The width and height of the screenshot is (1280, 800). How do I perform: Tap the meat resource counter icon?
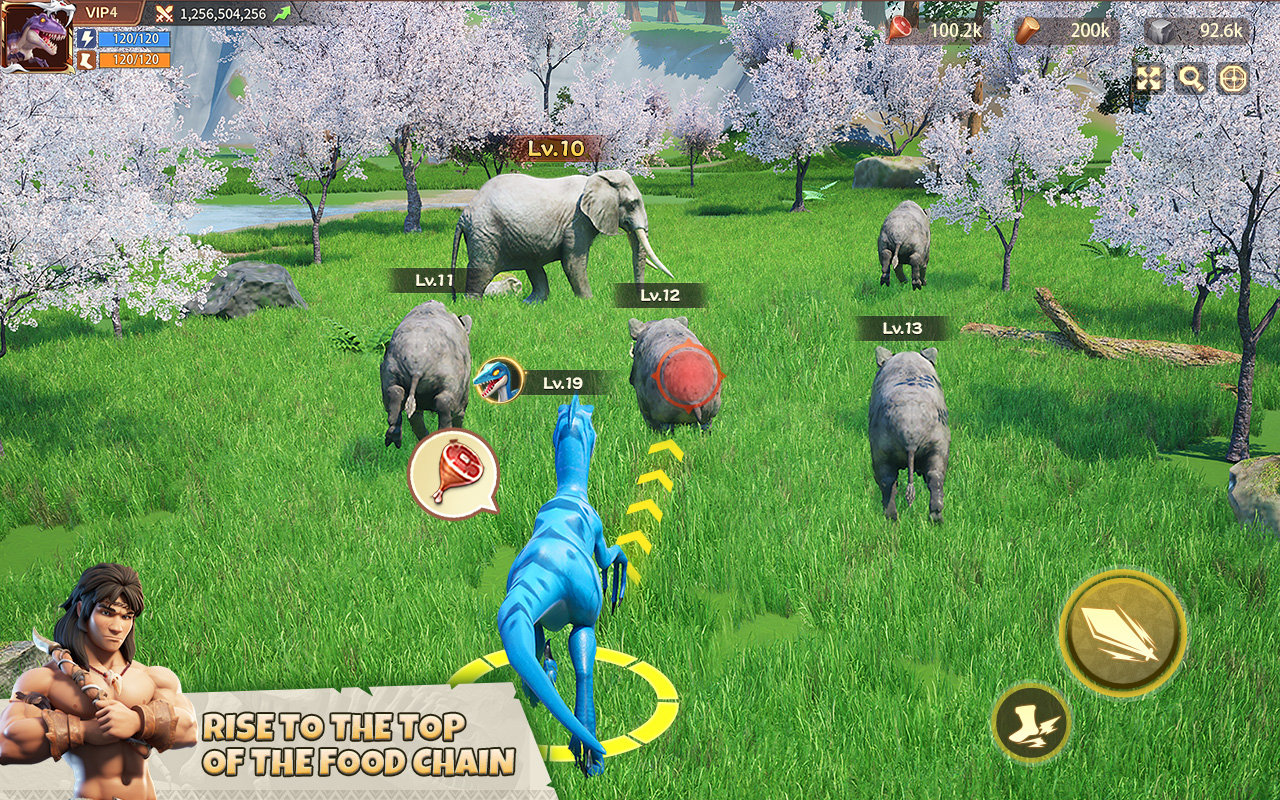tap(899, 31)
